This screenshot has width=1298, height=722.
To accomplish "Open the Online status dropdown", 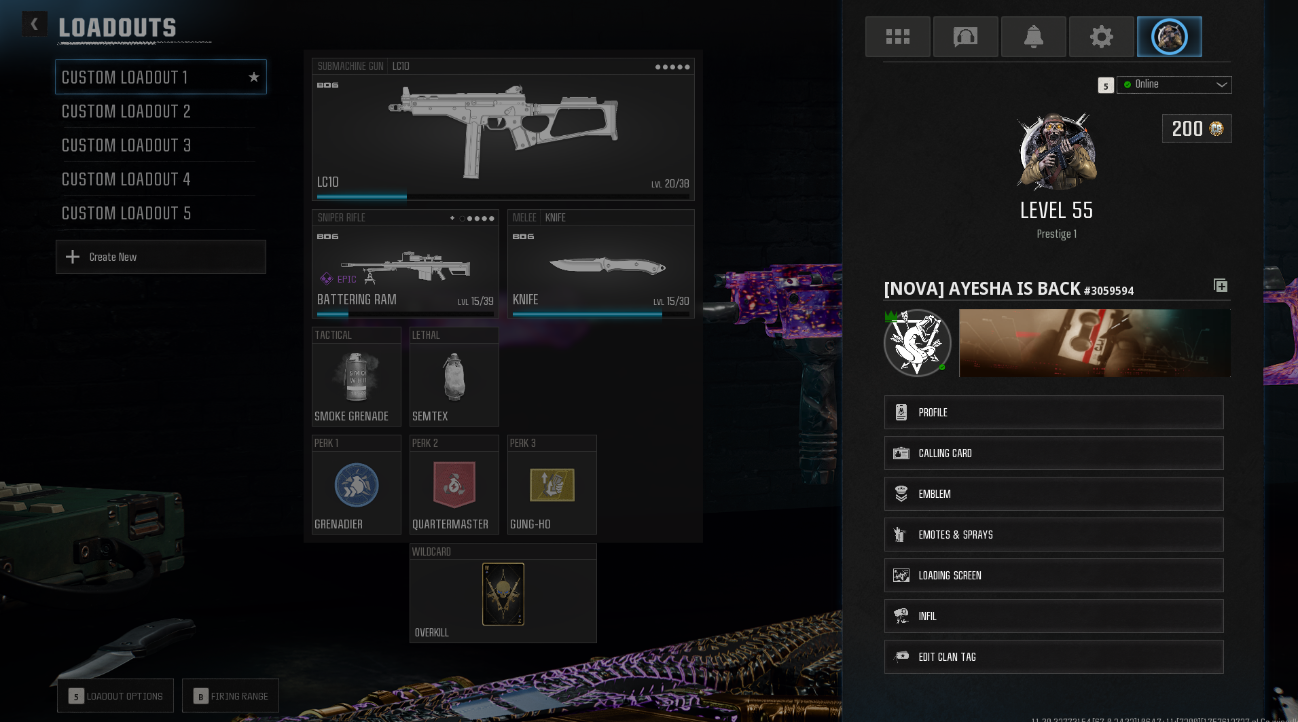I will click(x=1175, y=85).
